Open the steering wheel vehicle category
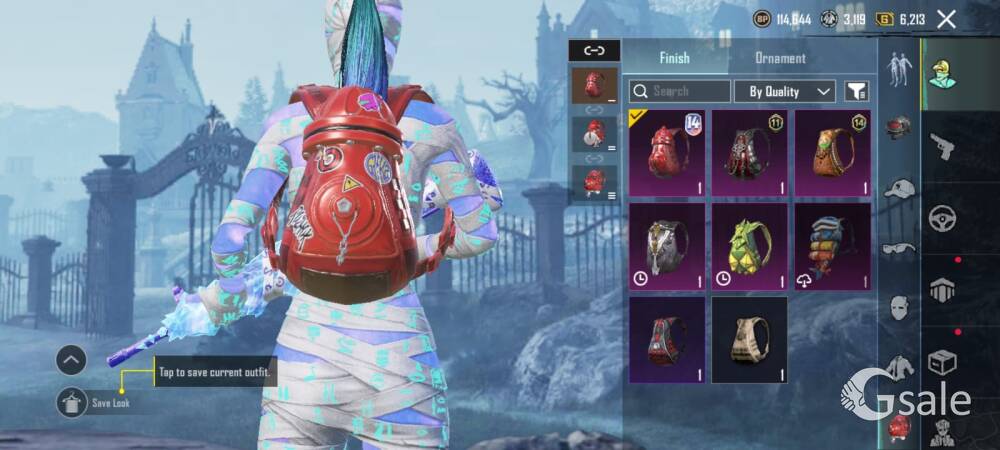 point(942,217)
